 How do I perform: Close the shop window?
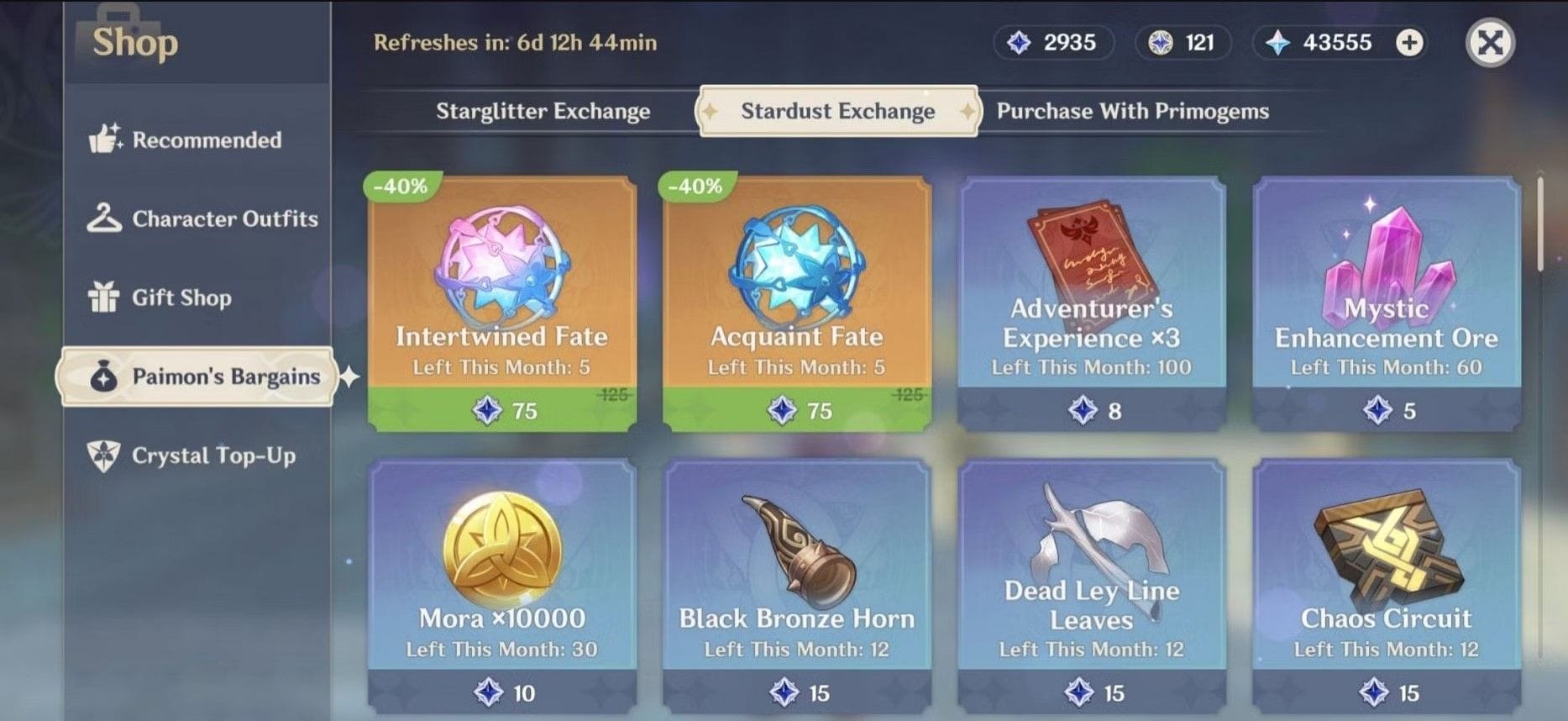(1490, 43)
